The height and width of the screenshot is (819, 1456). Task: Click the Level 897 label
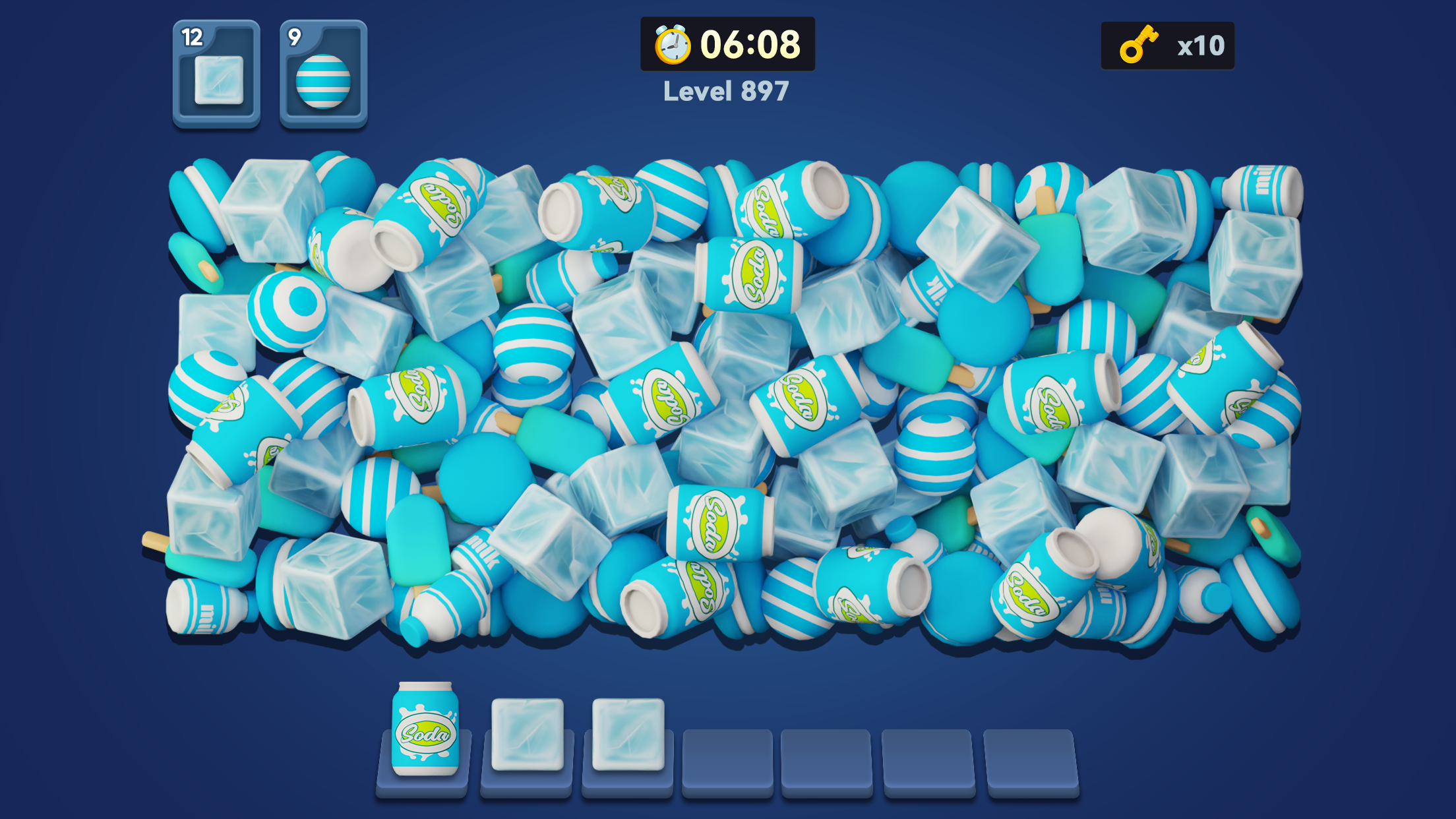click(725, 92)
